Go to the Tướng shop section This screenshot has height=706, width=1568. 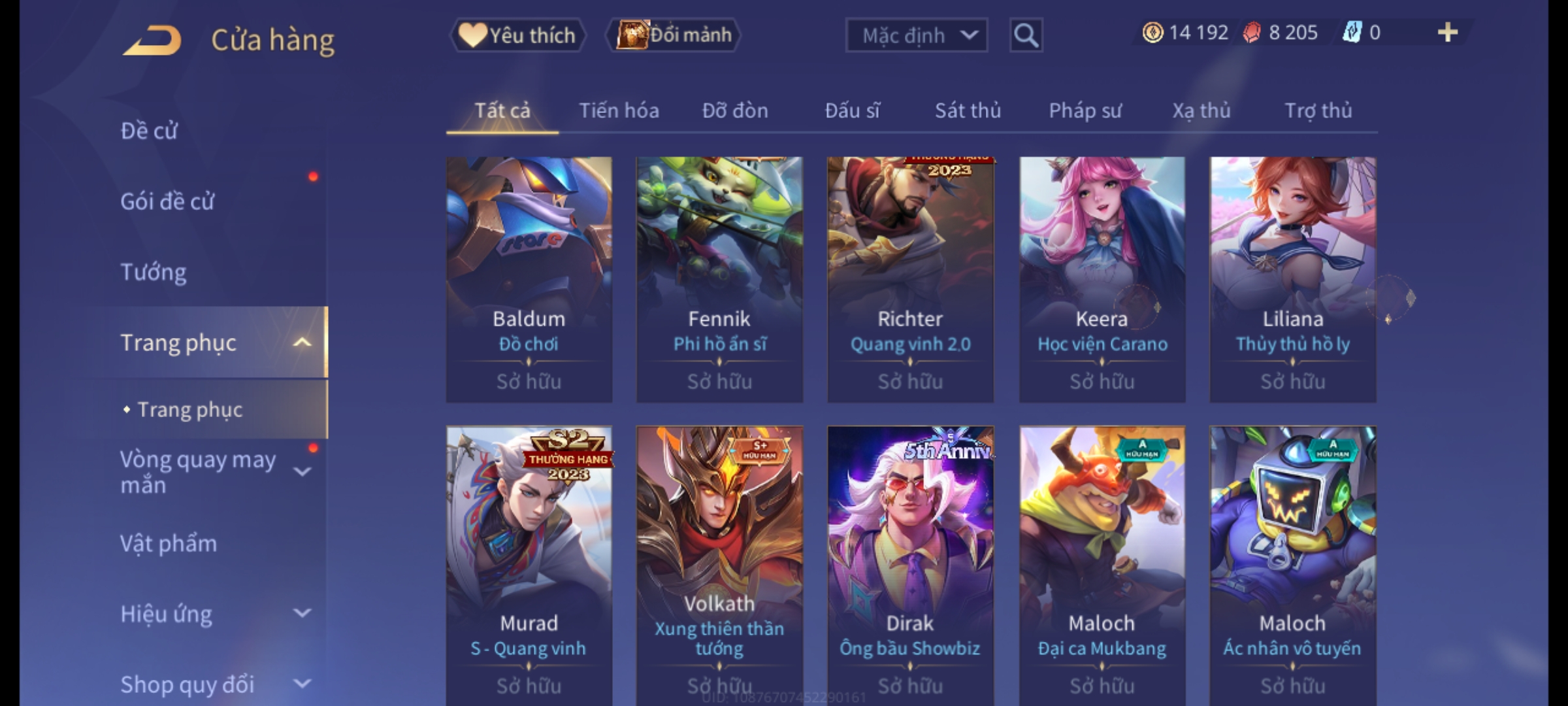coord(154,272)
